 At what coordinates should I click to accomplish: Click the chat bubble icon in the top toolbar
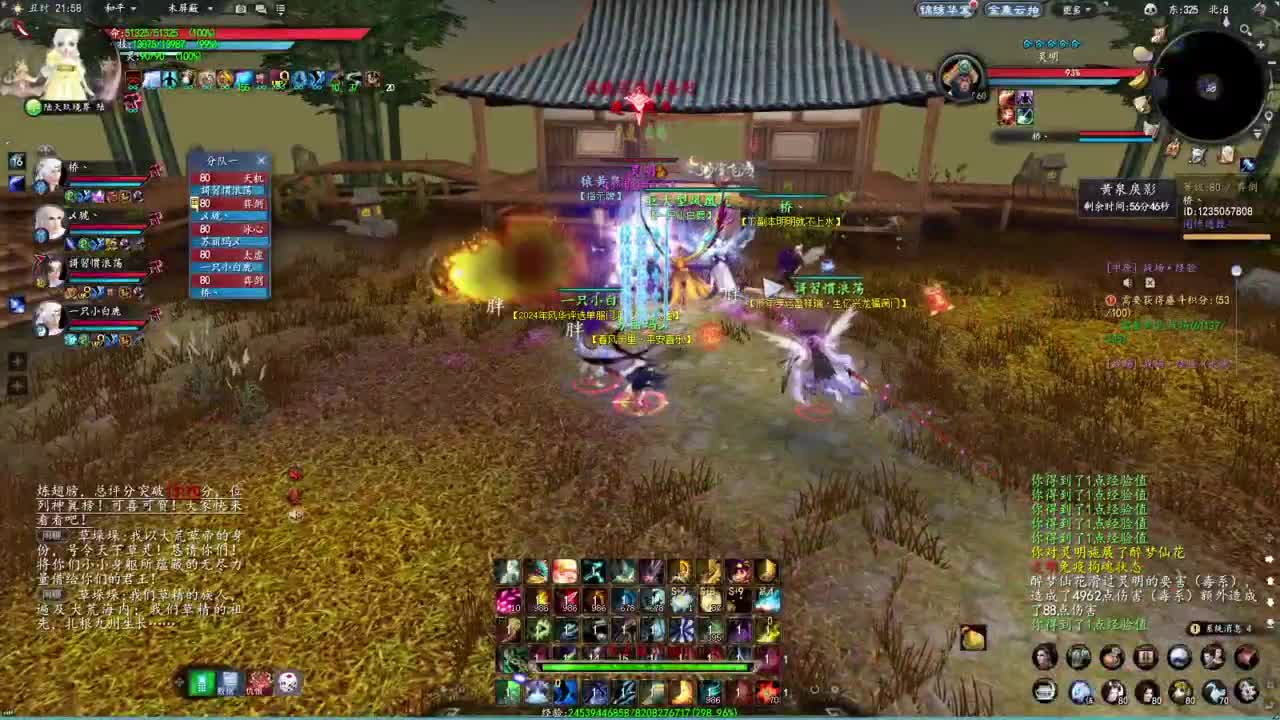pyautogui.click(x=262, y=8)
